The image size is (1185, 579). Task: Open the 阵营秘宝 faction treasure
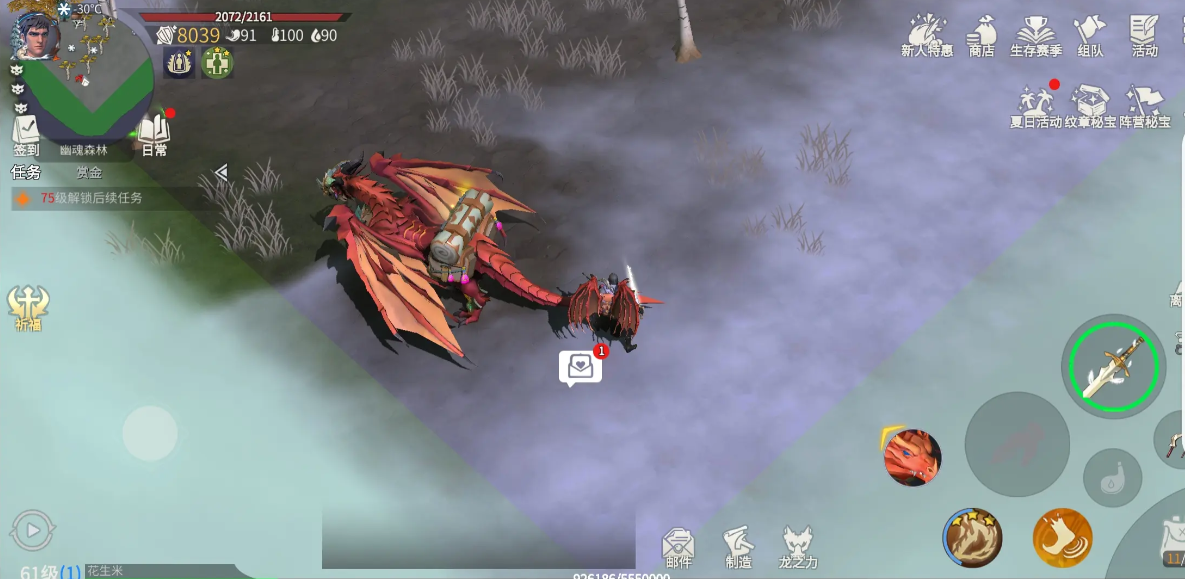[x=1144, y=106]
